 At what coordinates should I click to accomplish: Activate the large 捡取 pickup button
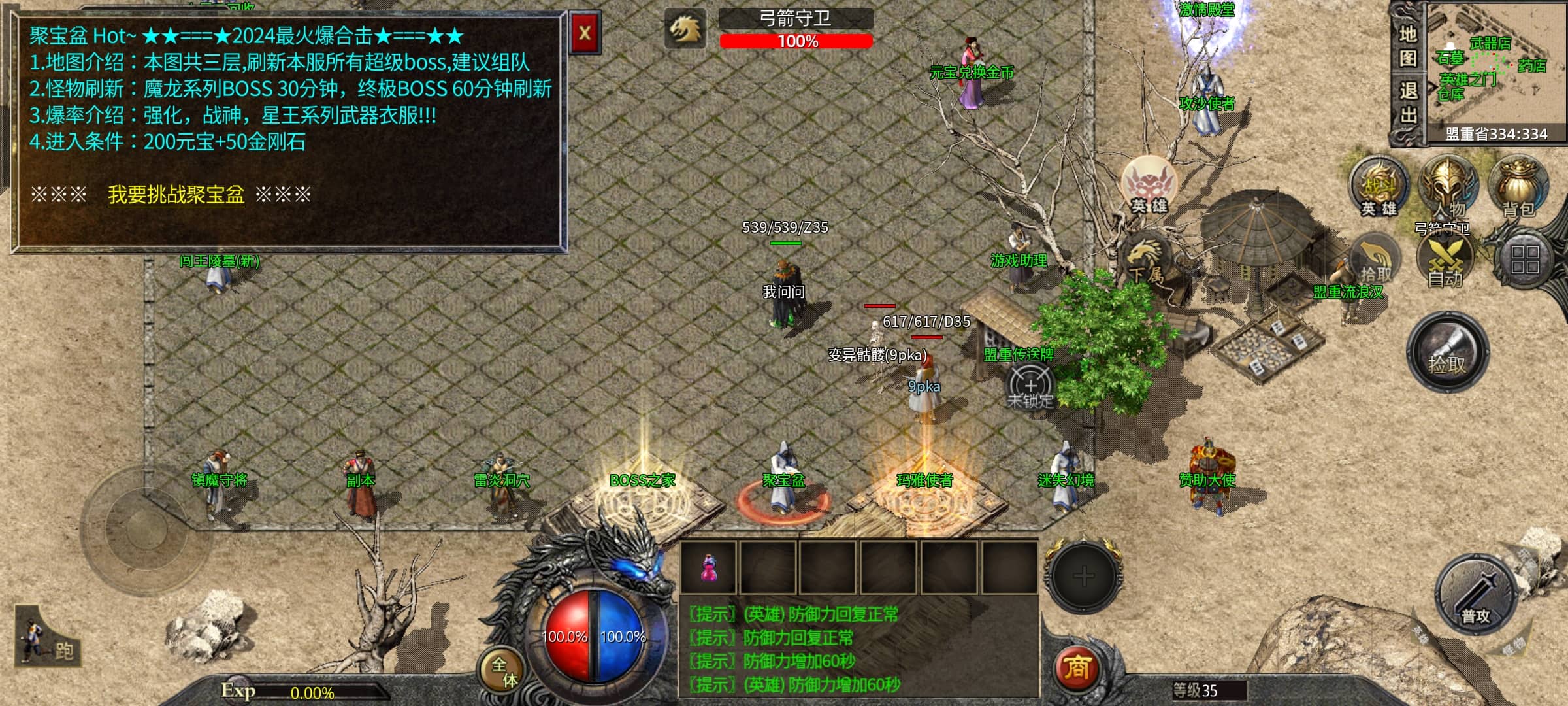coord(1447,353)
